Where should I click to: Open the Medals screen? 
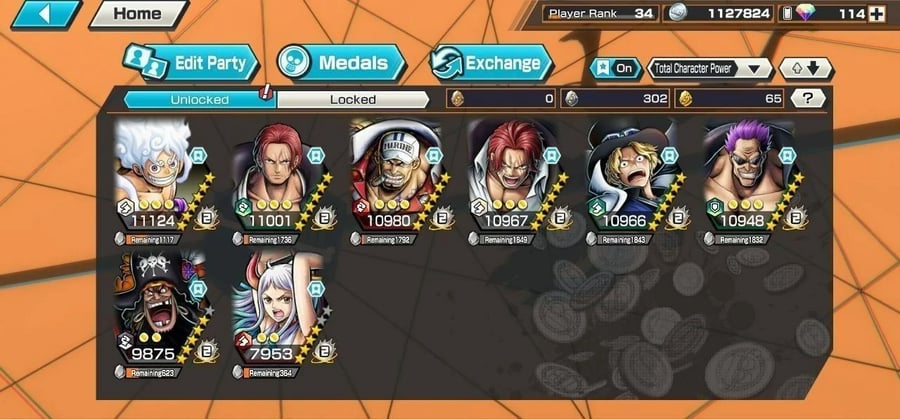click(x=340, y=63)
